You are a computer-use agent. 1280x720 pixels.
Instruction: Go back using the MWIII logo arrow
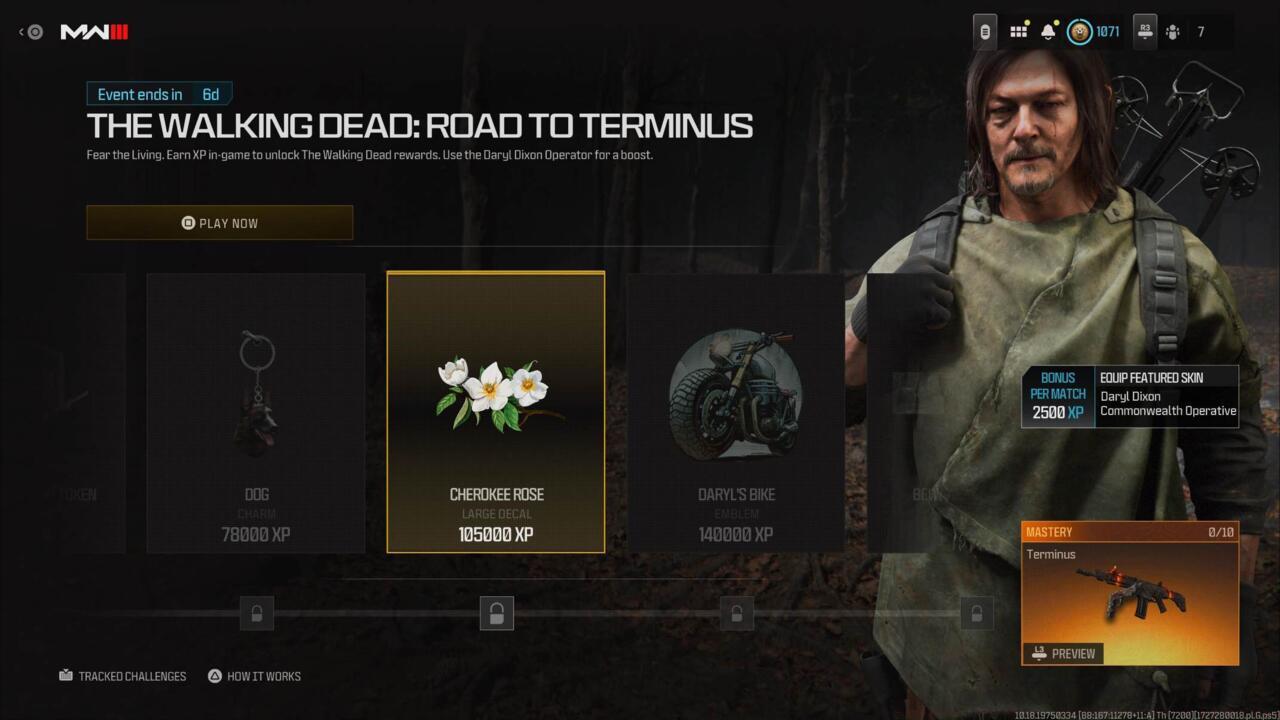tap(30, 32)
